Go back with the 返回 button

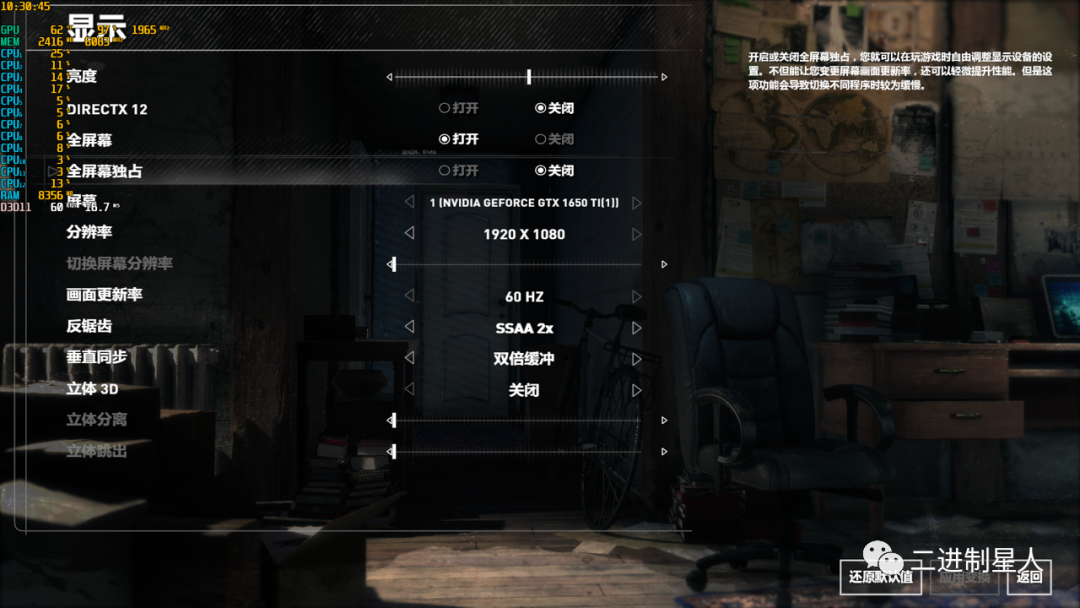click(1029, 576)
